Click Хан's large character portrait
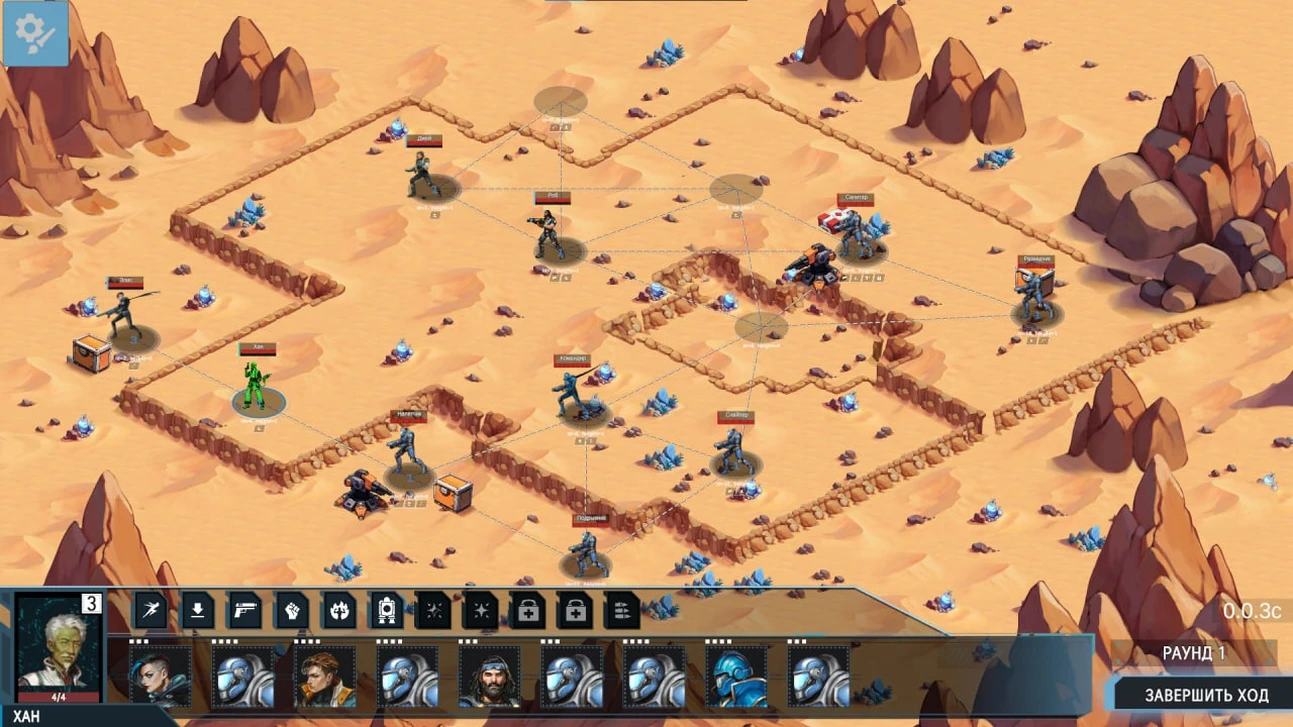 [59, 647]
